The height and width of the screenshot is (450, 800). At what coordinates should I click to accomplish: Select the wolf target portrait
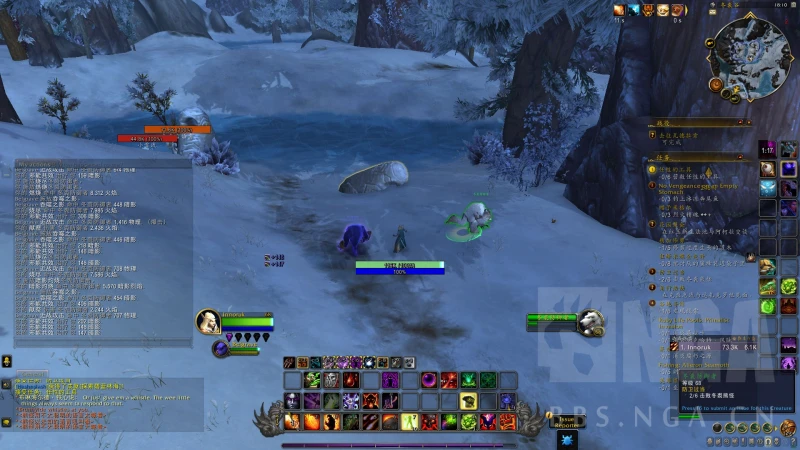pyautogui.click(x=591, y=321)
